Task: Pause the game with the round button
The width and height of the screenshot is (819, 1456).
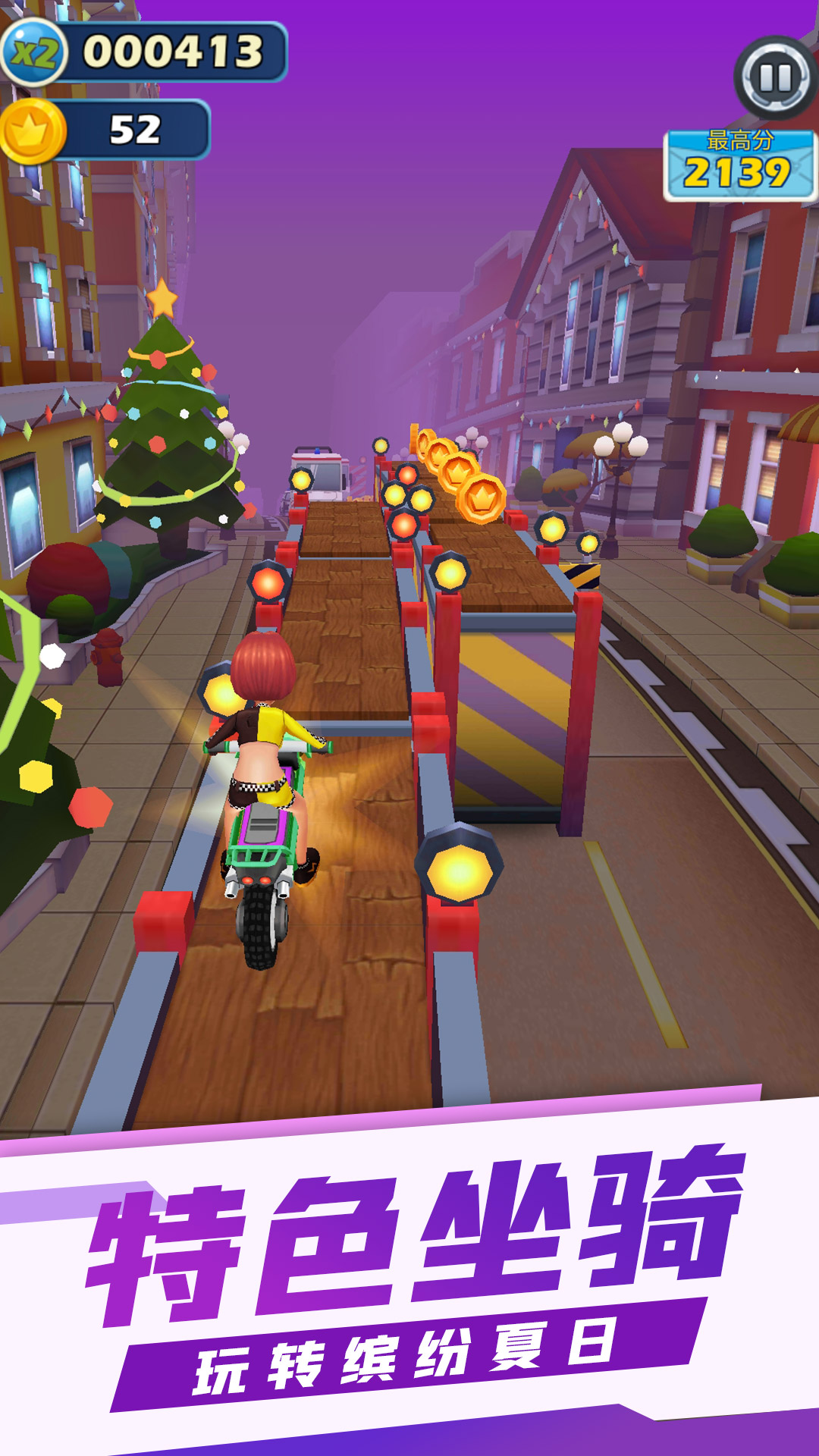Action: pos(775,78)
